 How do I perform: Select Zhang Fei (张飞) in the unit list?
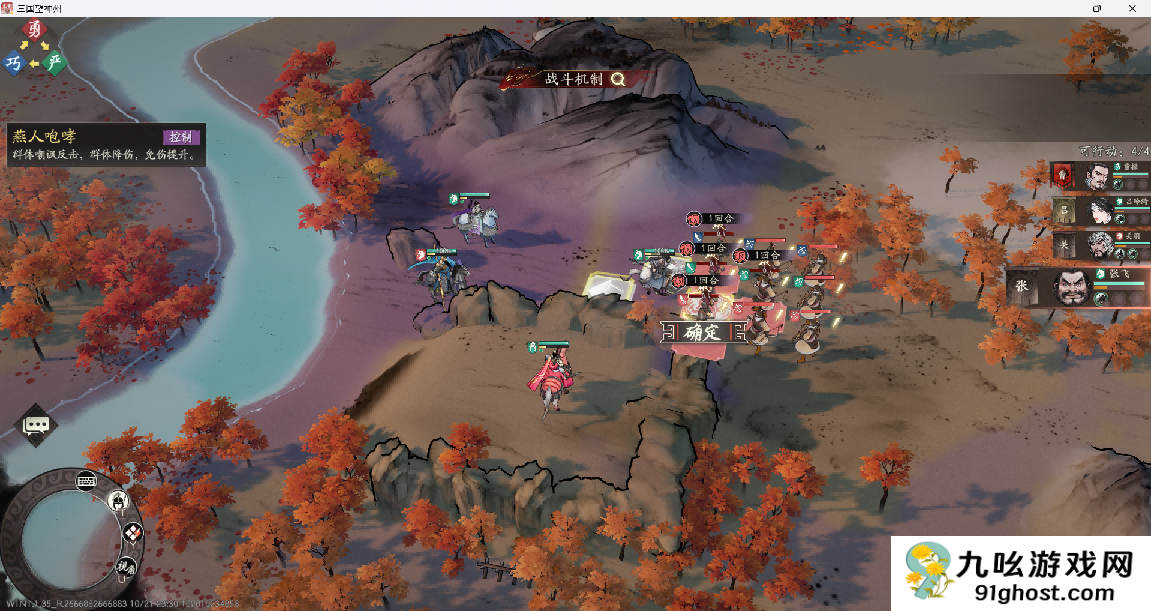pos(1078,287)
